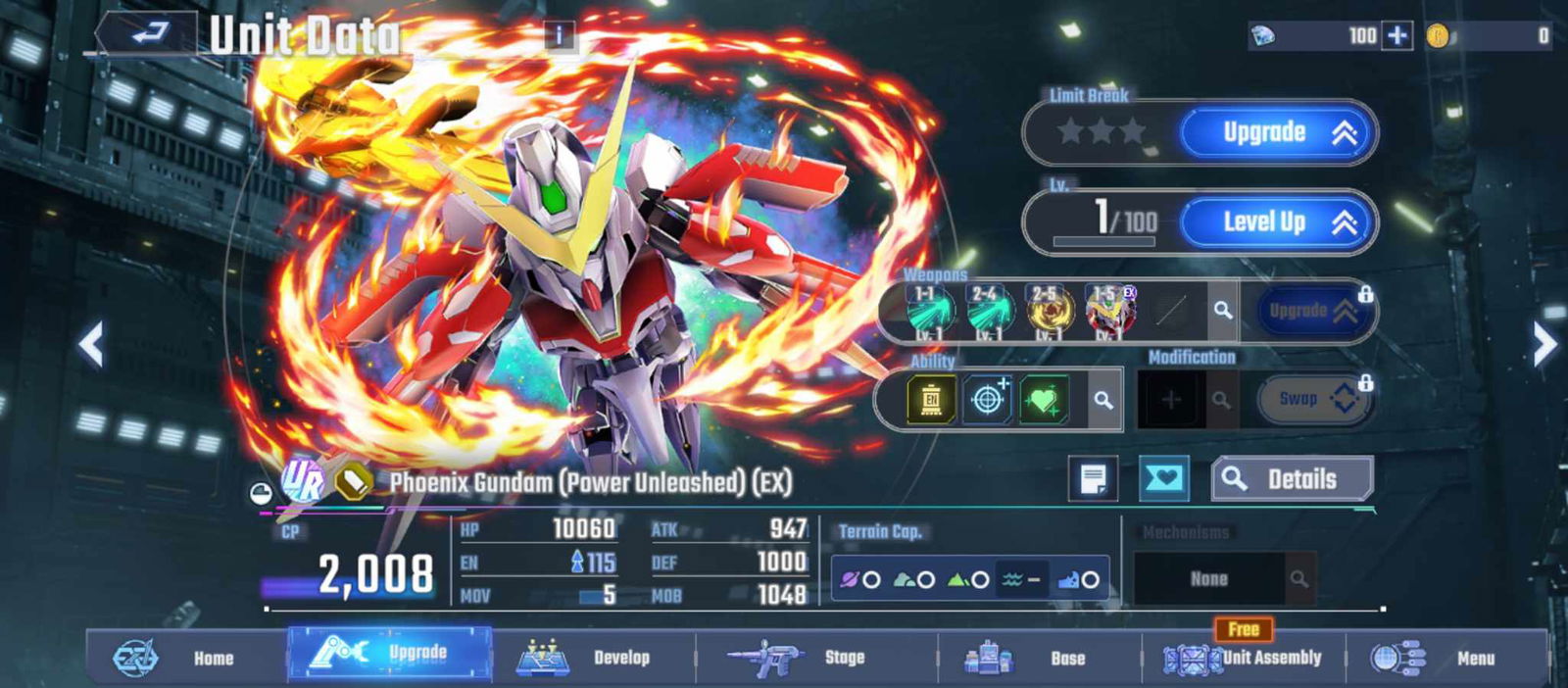The image size is (1568, 688).
Task: Show the next unit with right arrow
Action: click(1543, 344)
